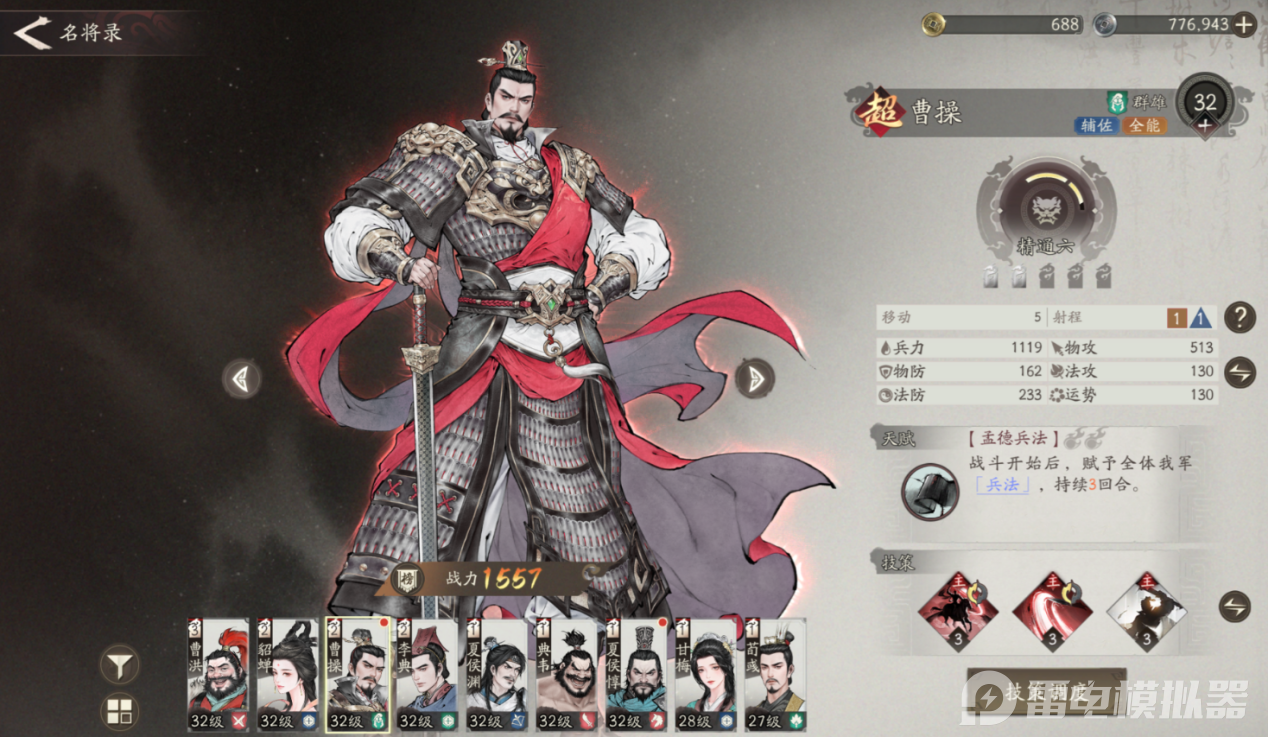1268x737 pixels.
Task: Toggle the grid view of heroes
Action: click(x=120, y=712)
